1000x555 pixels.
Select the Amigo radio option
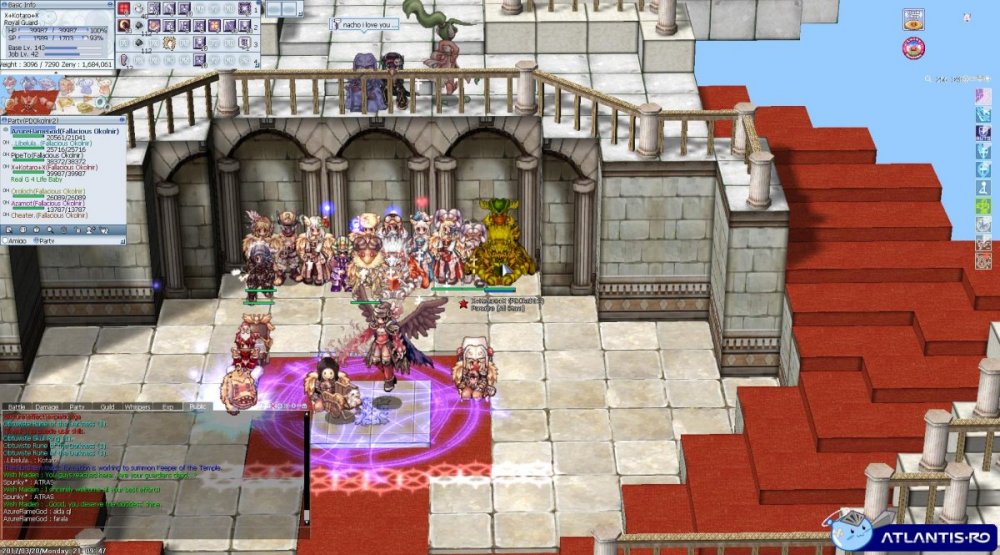[16, 241]
